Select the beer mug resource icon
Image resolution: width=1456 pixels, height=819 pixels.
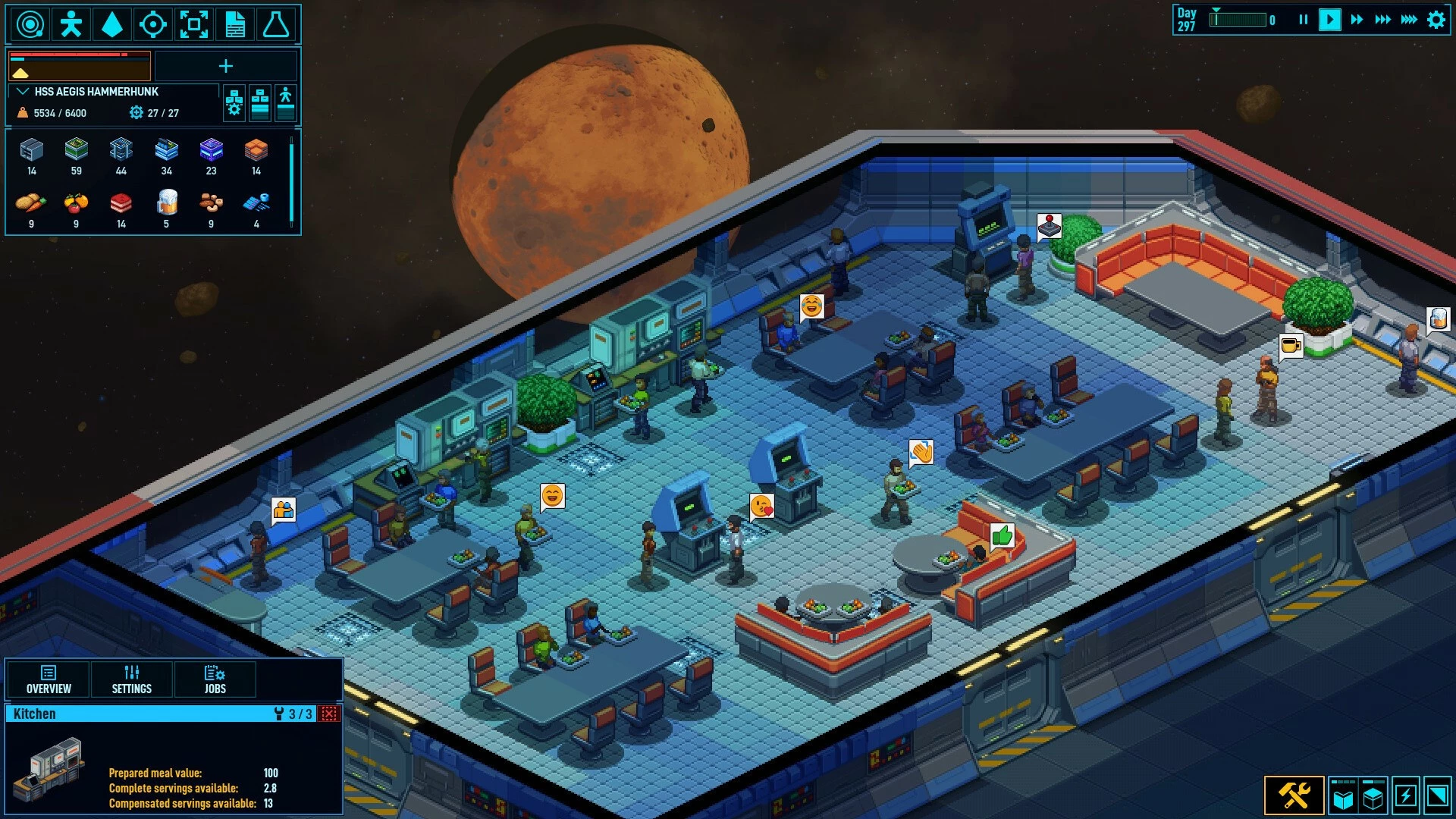click(166, 203)
